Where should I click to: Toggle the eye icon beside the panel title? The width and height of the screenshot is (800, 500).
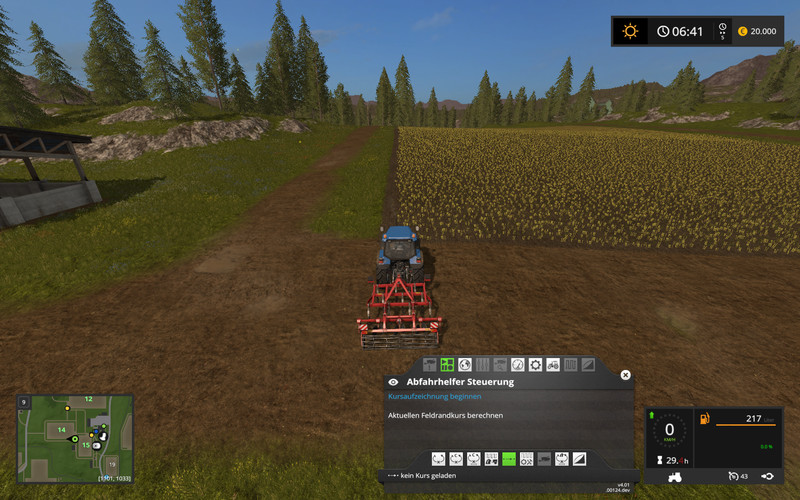tap(393, 382)
